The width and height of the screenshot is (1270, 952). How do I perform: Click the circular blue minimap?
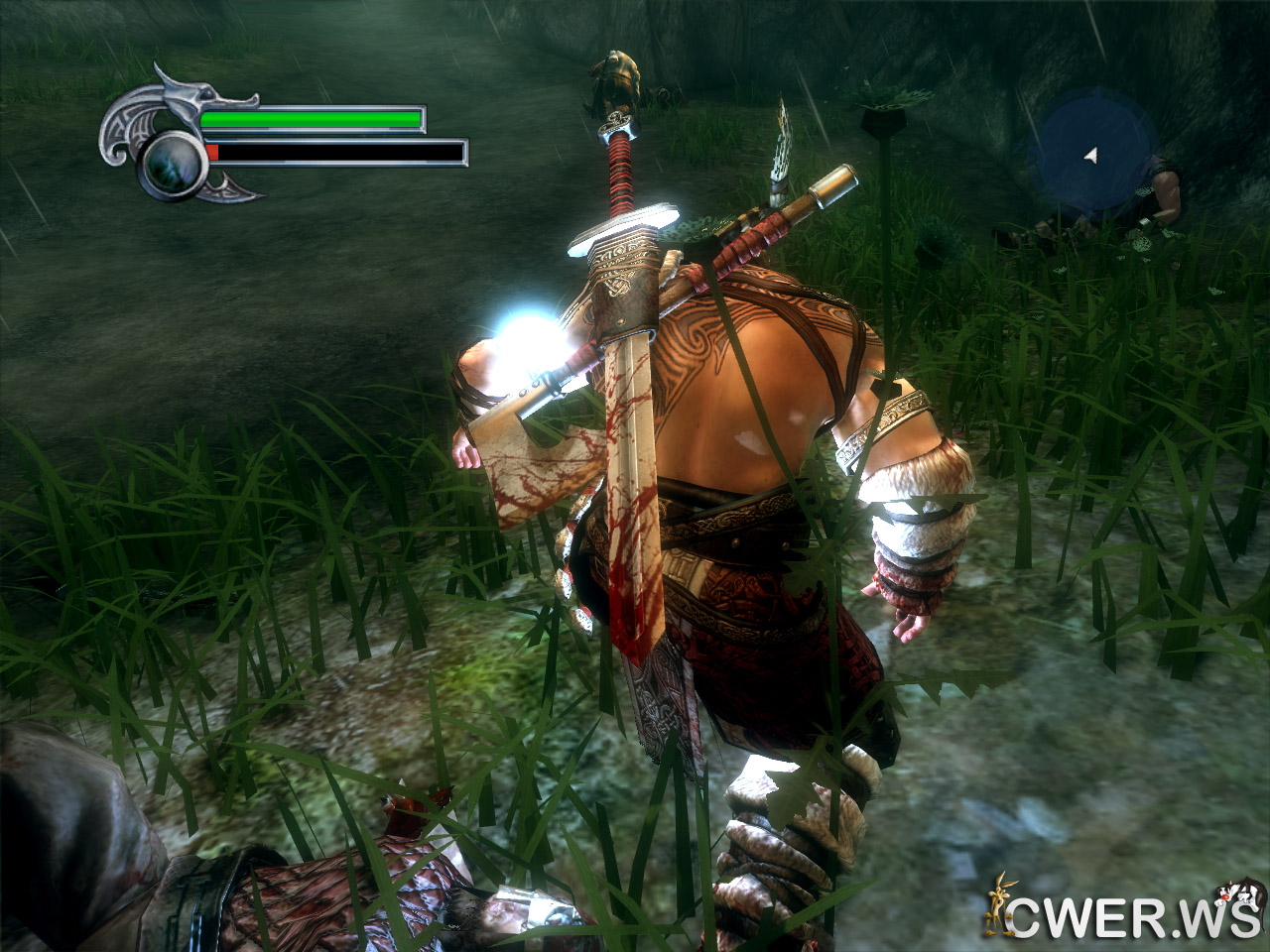[x=1091, y=156]
